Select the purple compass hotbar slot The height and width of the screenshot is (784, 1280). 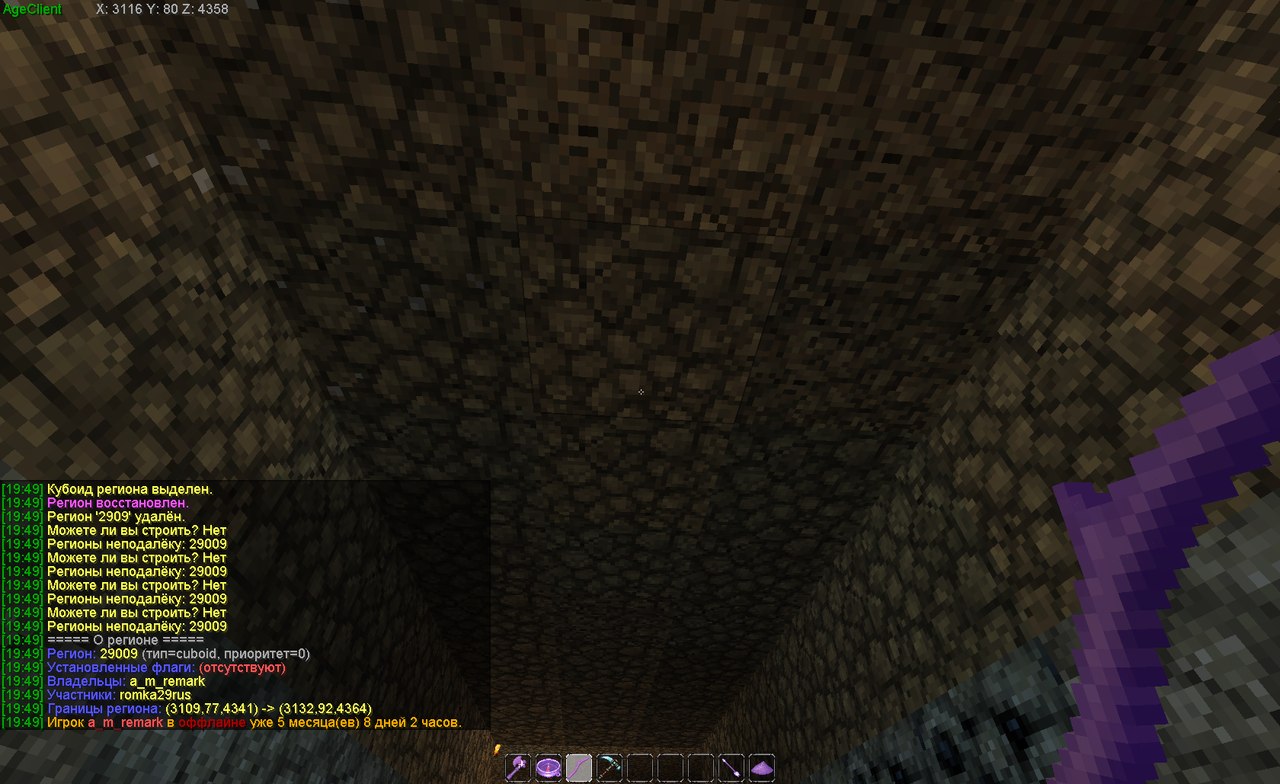pyautogui.click(x=548, y=768)
